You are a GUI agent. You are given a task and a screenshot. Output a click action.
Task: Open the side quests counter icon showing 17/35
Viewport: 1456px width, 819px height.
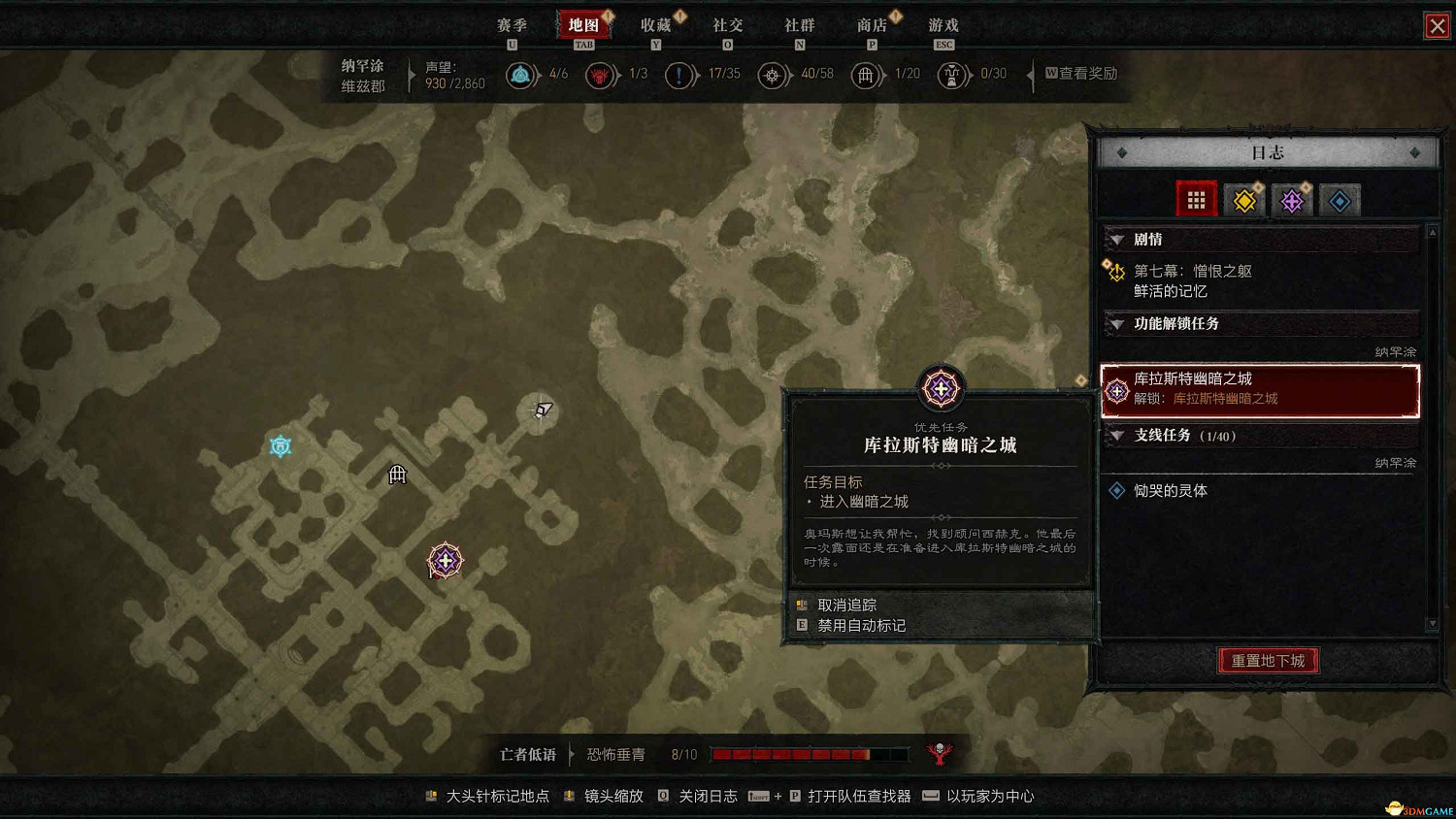tap(680, 75)
